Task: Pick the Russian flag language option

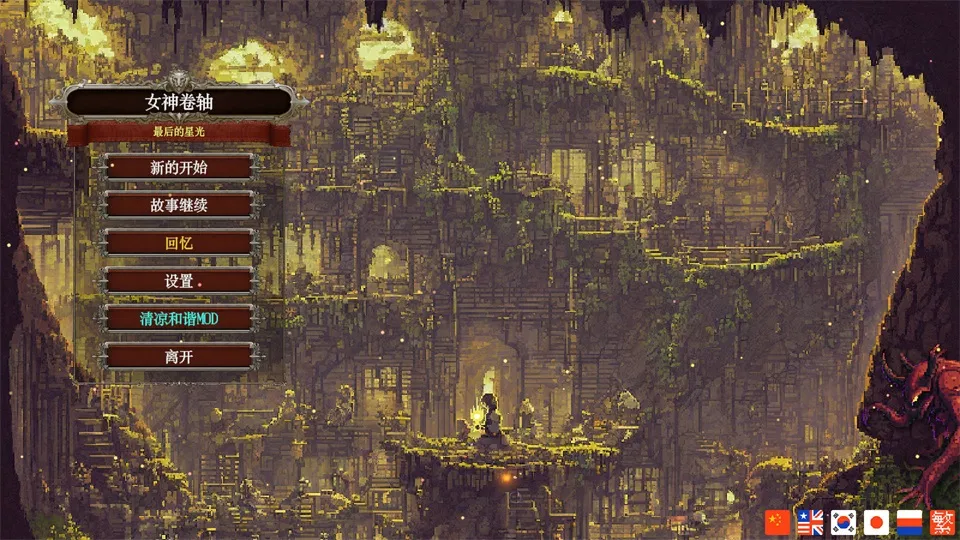Action: pyautogui.click(x=908, y=521)
